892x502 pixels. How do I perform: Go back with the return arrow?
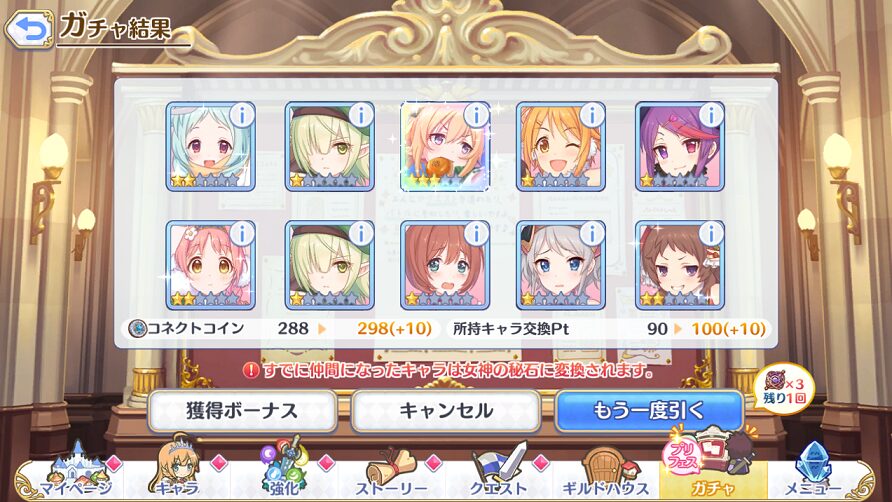28,28
